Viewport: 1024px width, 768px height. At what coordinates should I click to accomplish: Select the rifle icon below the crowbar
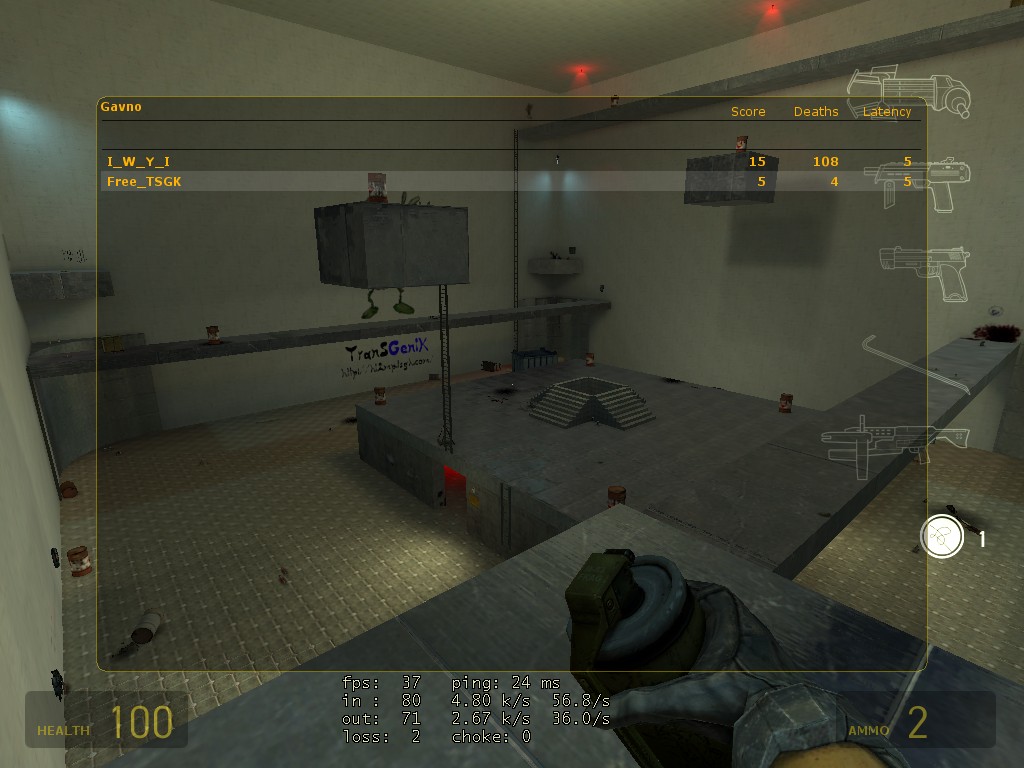[895, 438]
